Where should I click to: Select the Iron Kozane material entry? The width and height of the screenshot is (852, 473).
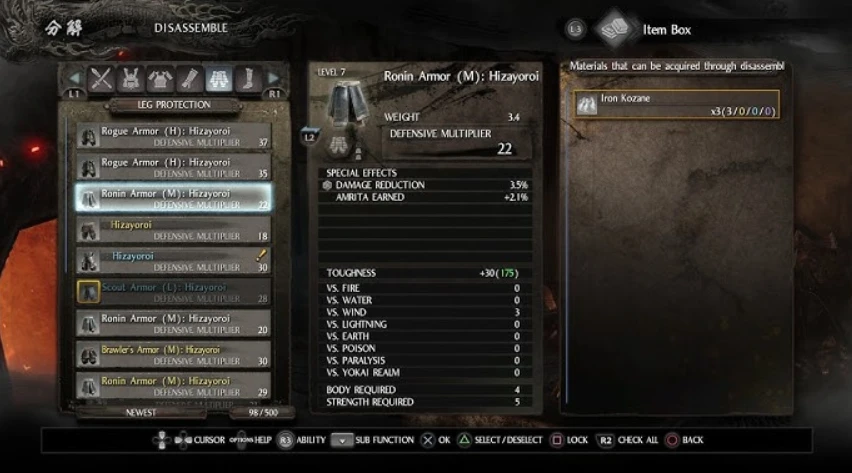[676, 104]
